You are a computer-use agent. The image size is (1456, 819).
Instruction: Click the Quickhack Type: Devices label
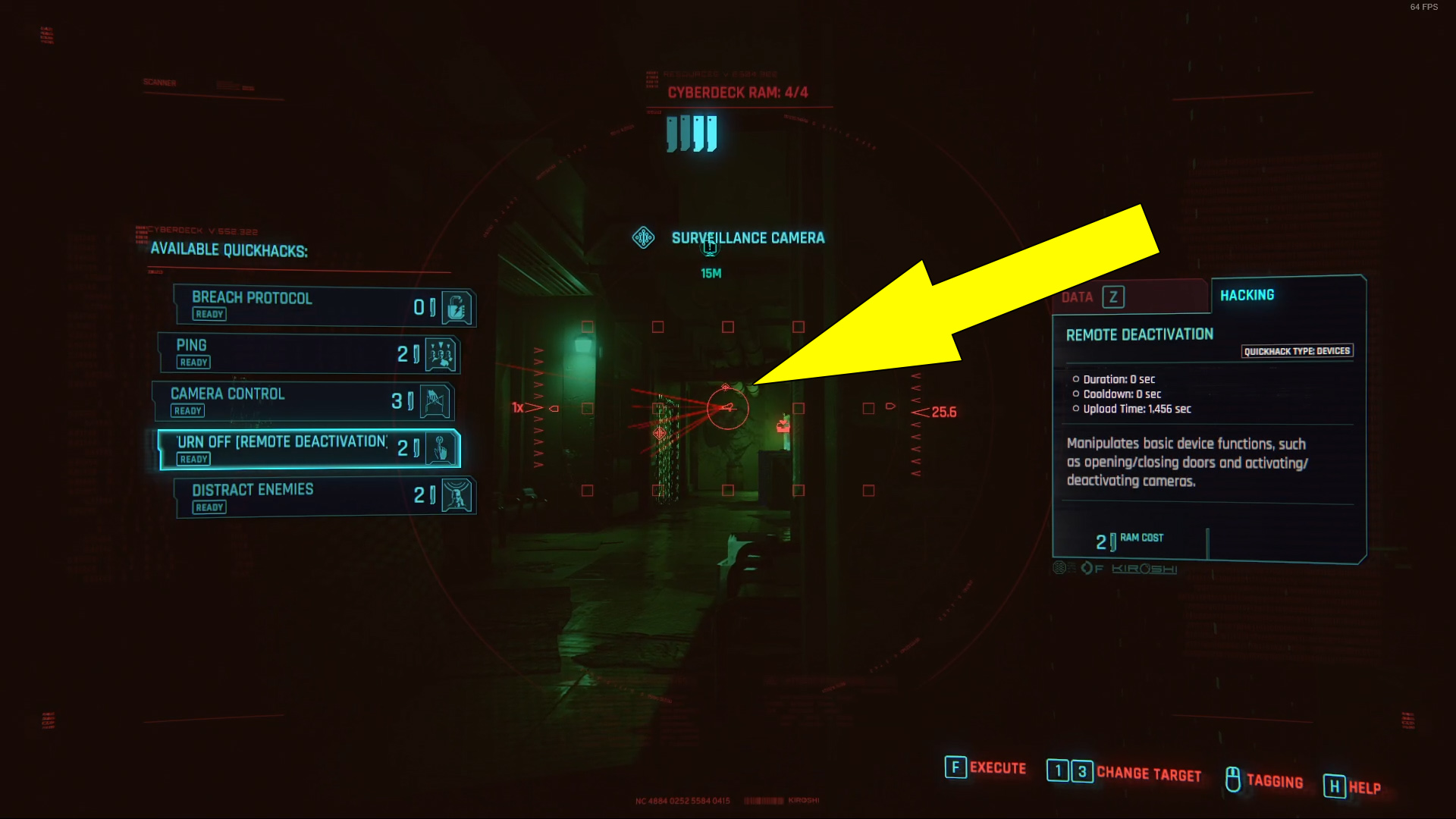[x=1297, y=350]
